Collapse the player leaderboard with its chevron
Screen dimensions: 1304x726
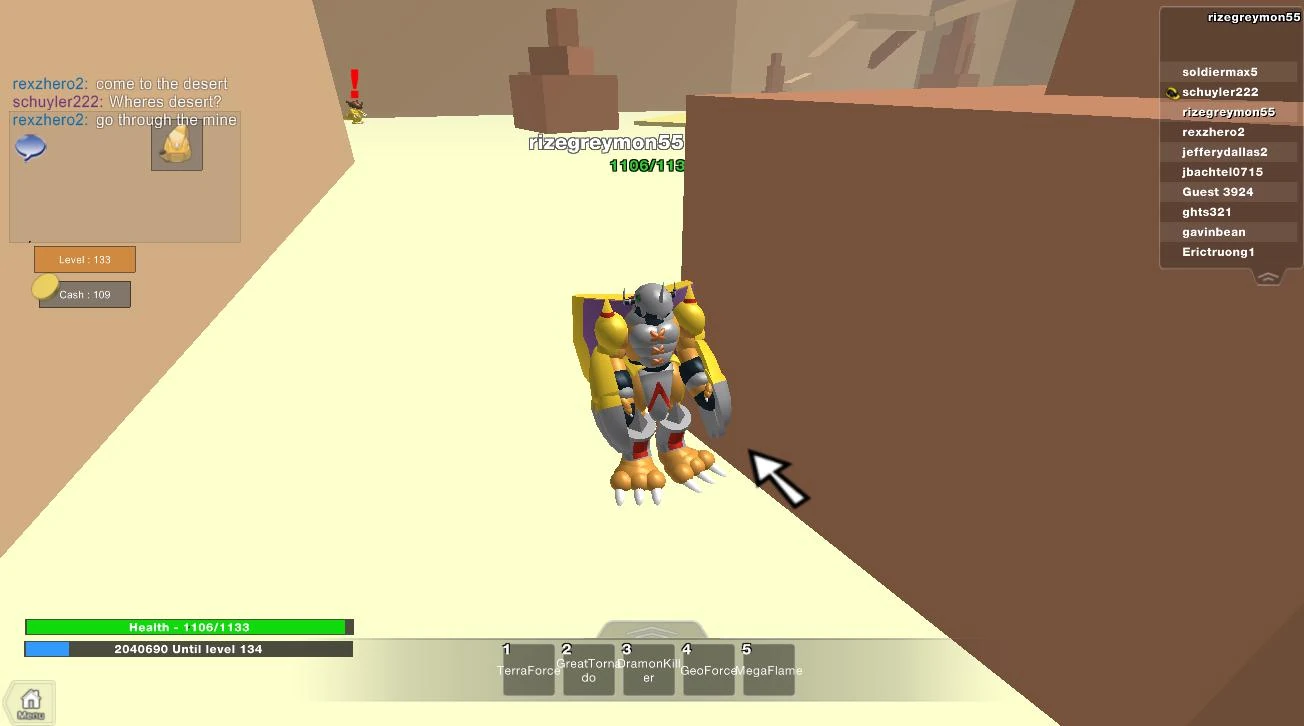(x=1267, y=277)
